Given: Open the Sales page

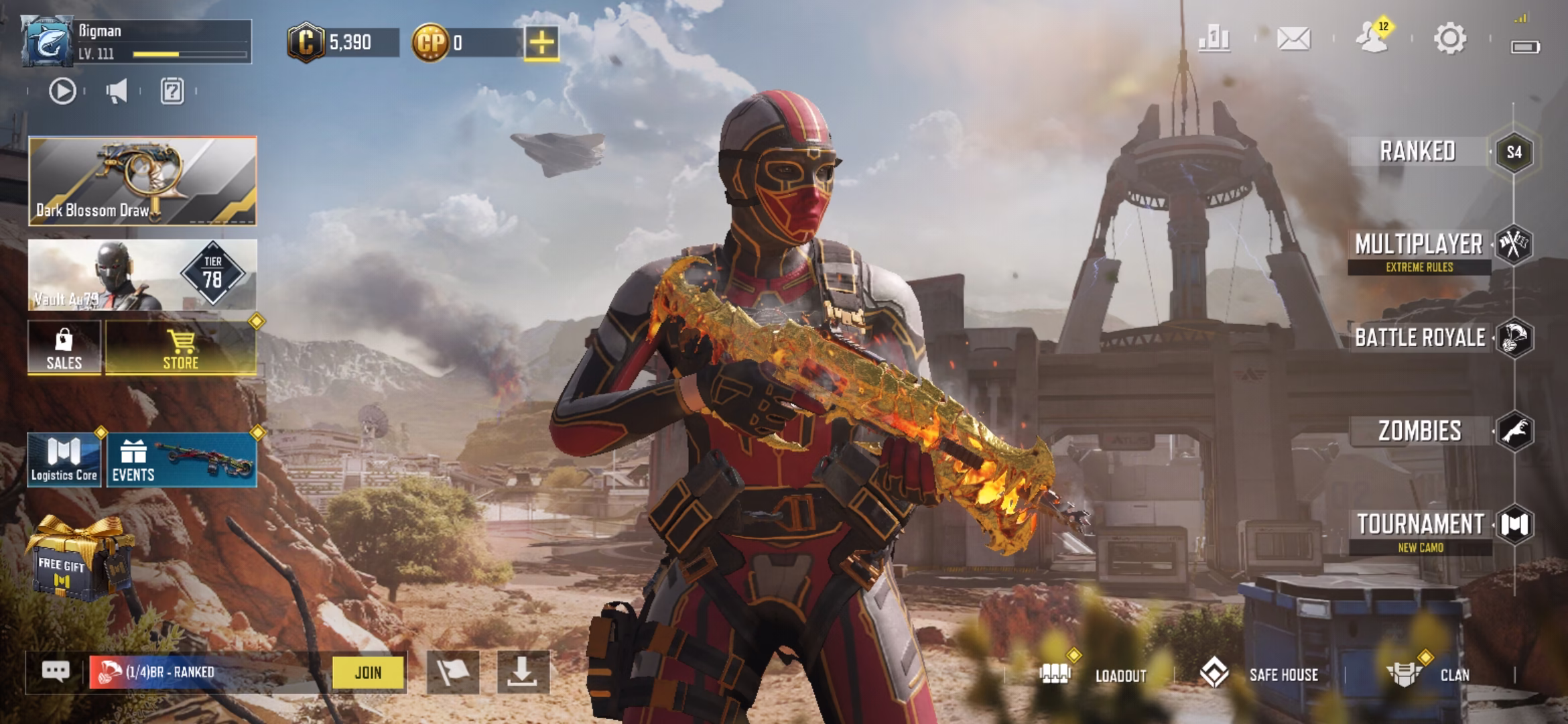Looking at the screenshot, I should click(x=64, y=347).
